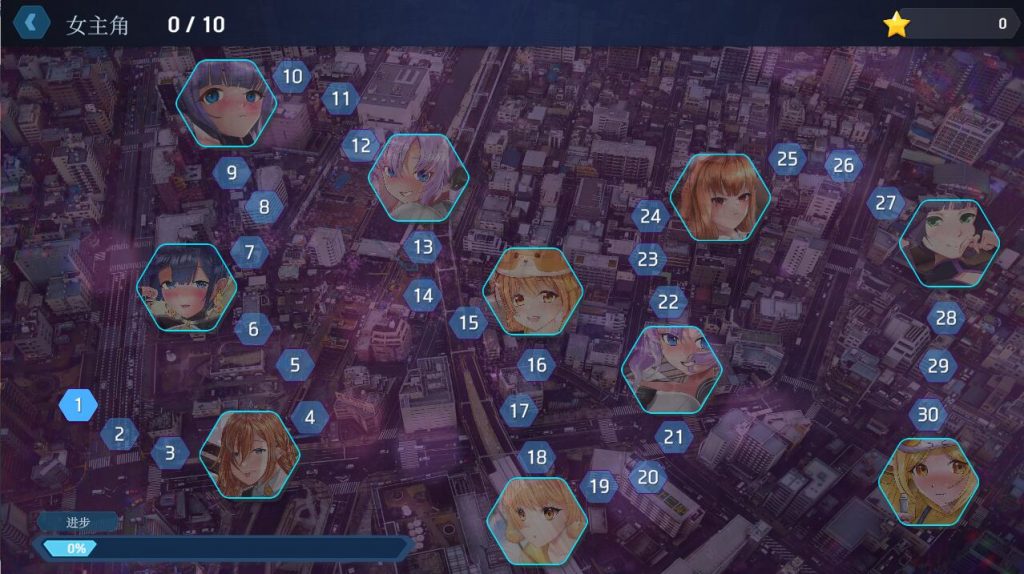Open the girl with bear hat portrait

coord(533,291)
